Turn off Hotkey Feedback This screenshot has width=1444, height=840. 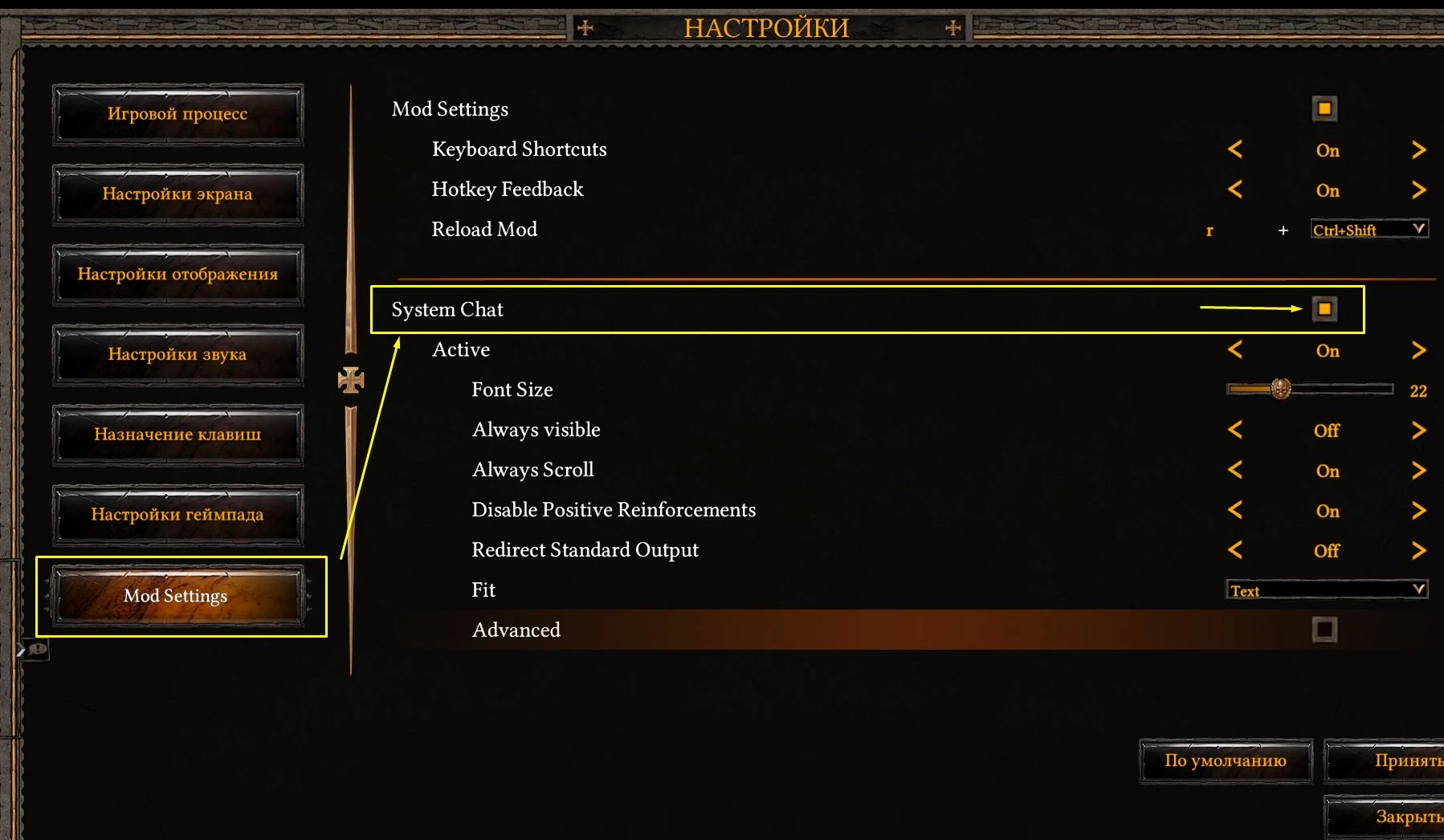pyautogui.click(x=1234, y=190)
